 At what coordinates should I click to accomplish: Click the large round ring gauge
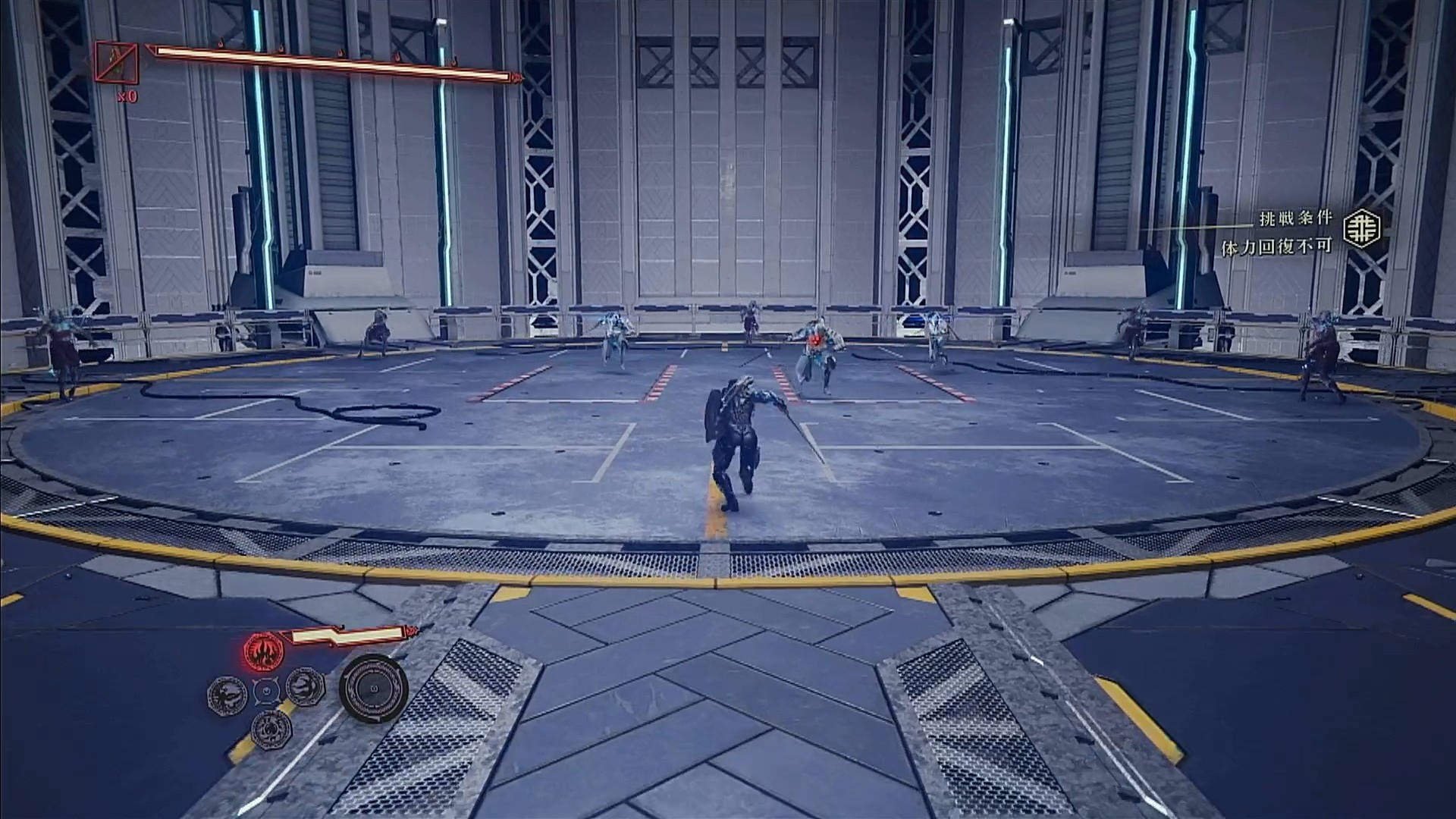click(x=373, y=689)
